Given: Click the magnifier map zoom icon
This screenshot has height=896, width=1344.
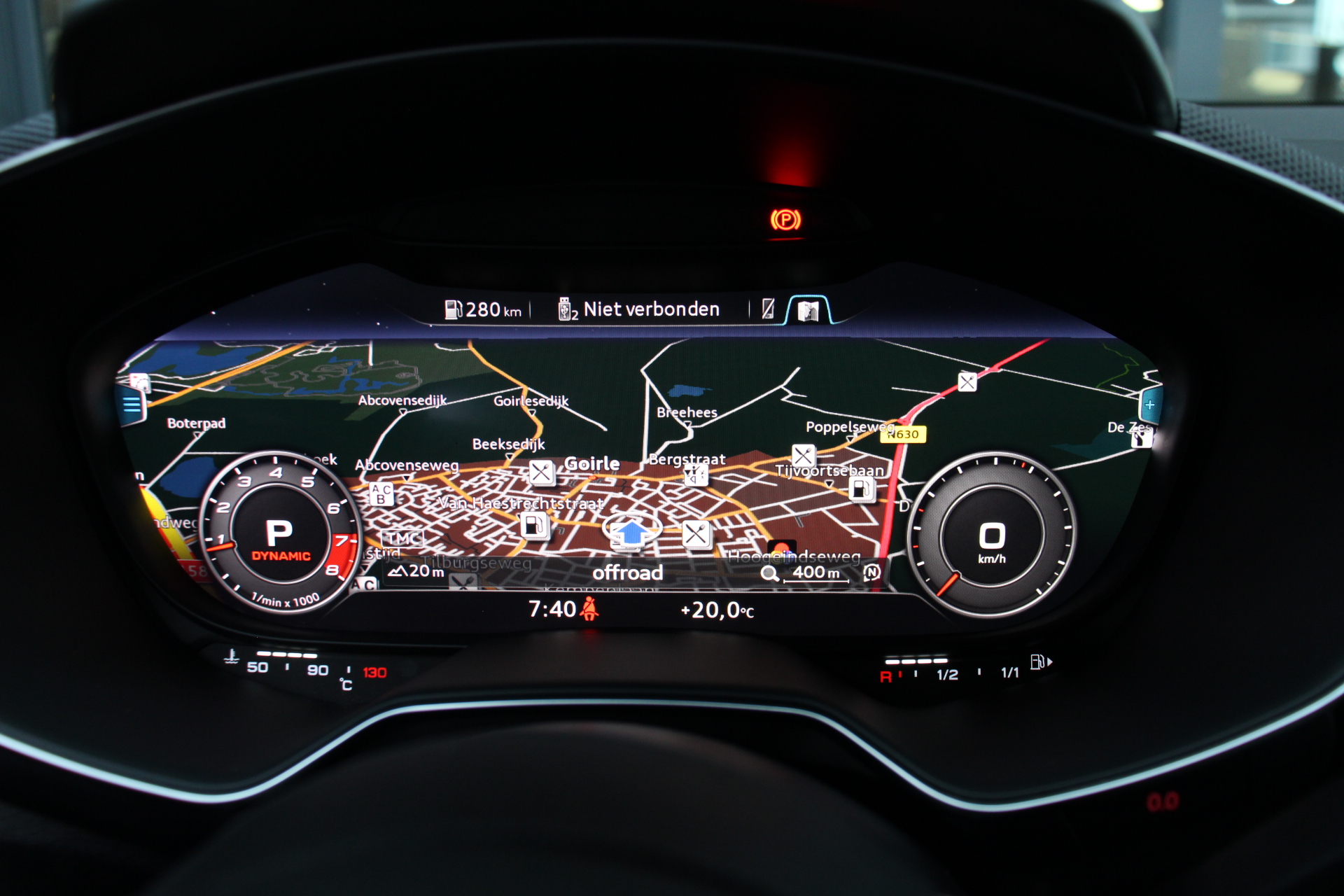Looking at the screenshot, I should [x=769, y=574].
